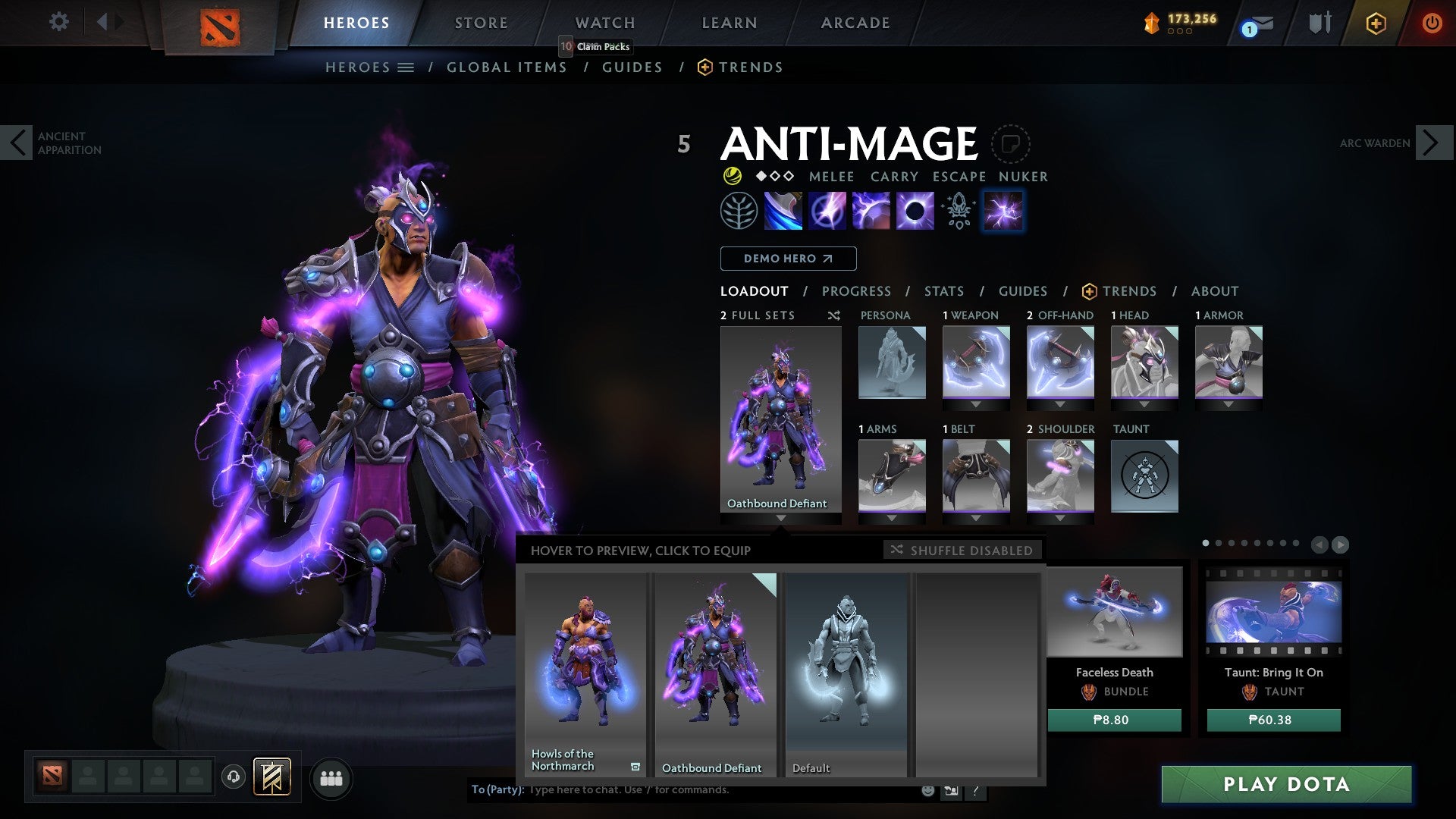Screen dimensions: 1456x819
Task: Click the Dota Plus hexagon icon
Action: point(1376,24)
